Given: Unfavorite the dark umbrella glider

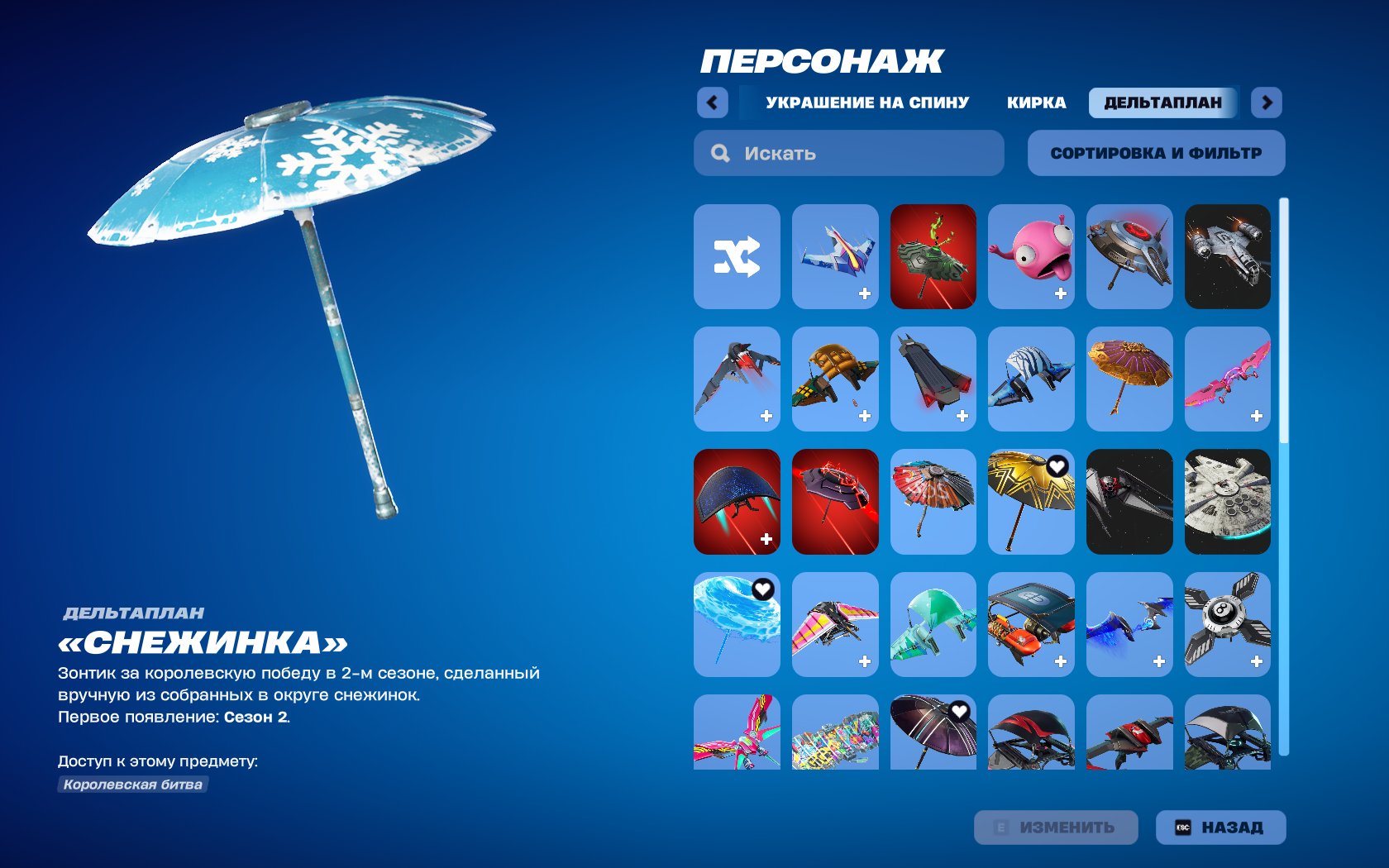Looking at the screenshot, I should pyautogui.click(x=957, y=711).
